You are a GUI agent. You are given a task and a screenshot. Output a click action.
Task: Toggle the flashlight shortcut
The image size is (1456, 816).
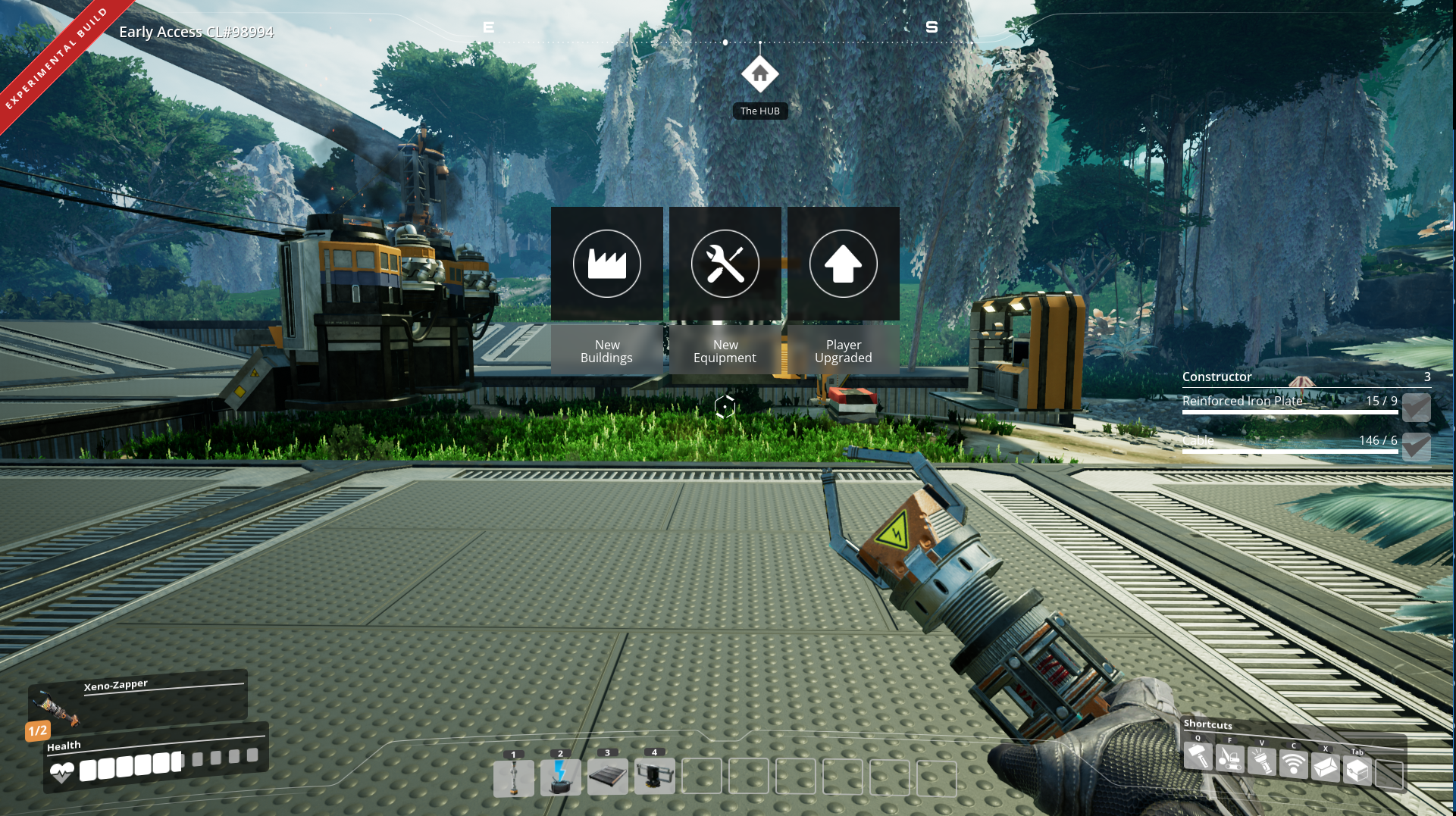click(1261, 761)
